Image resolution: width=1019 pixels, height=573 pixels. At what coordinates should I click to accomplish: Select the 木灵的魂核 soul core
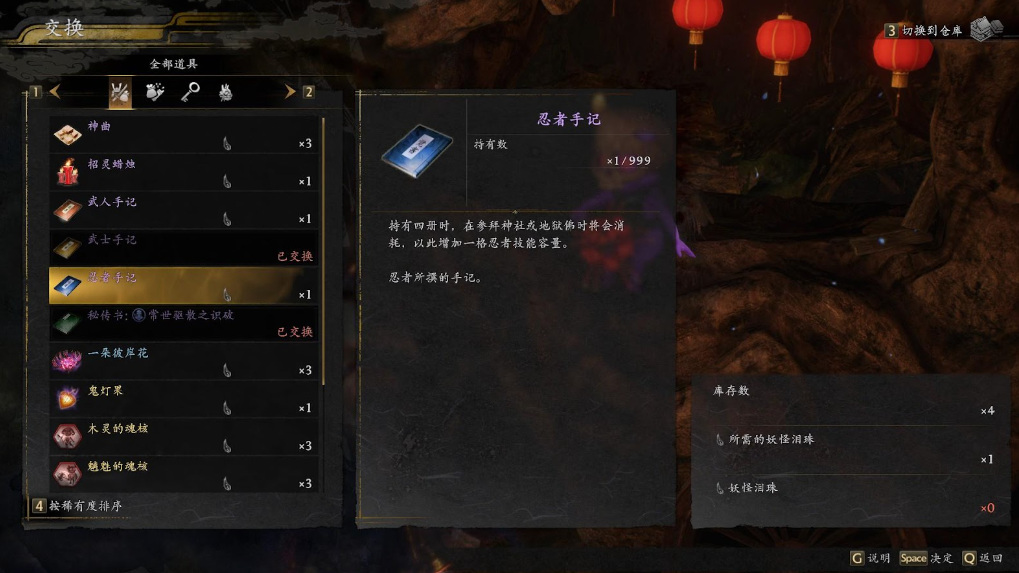[x=185, y=436]
